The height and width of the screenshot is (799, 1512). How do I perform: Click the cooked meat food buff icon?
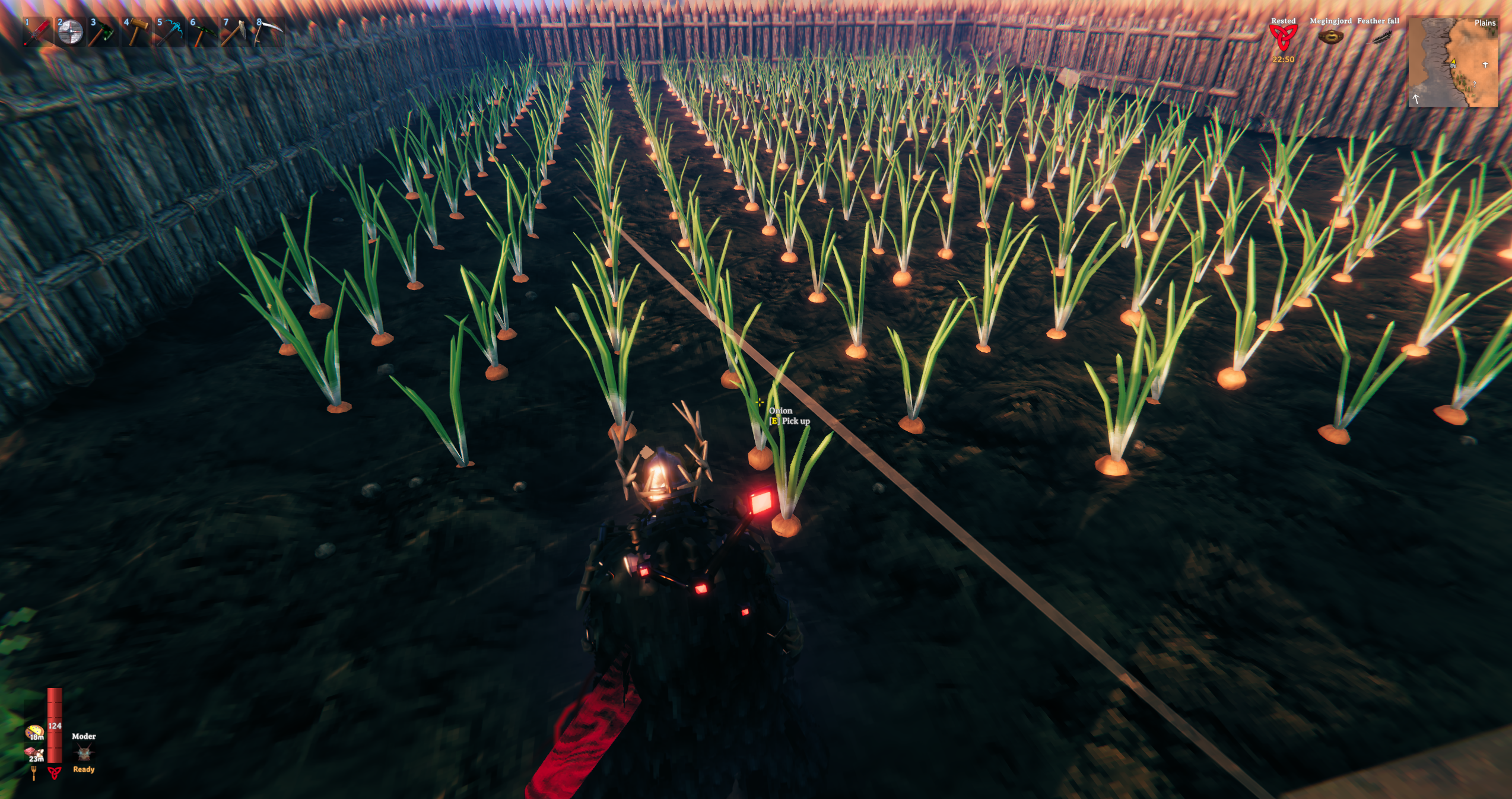(x=33, y=754)
